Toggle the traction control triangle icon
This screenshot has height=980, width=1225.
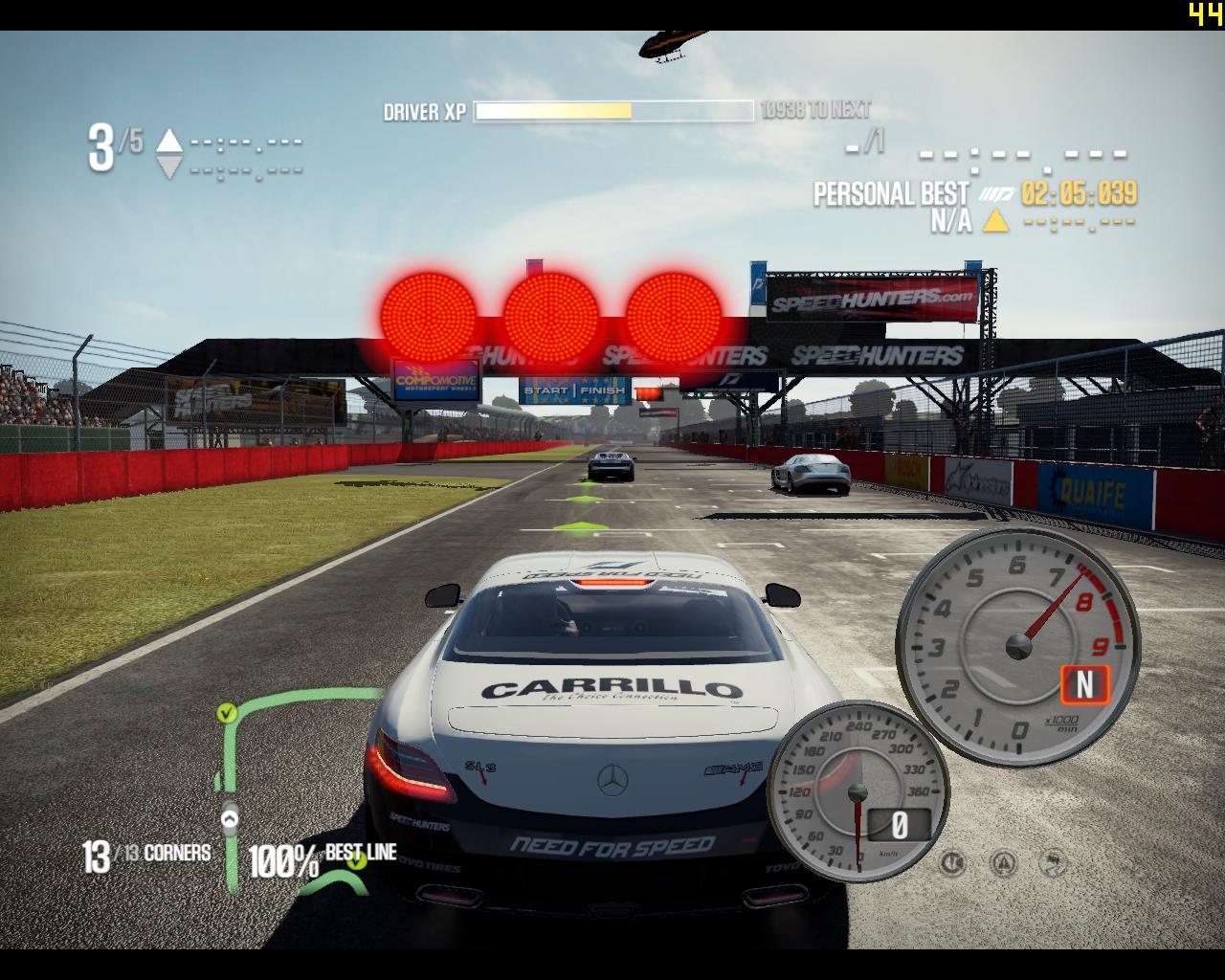tap(1004, 864)
